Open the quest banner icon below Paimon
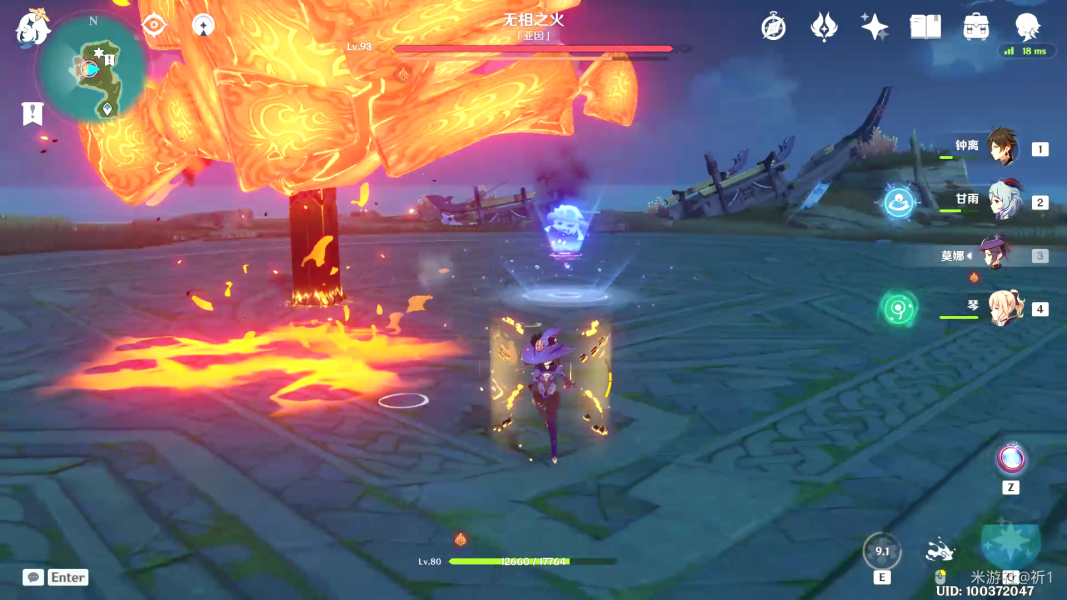 33,113
